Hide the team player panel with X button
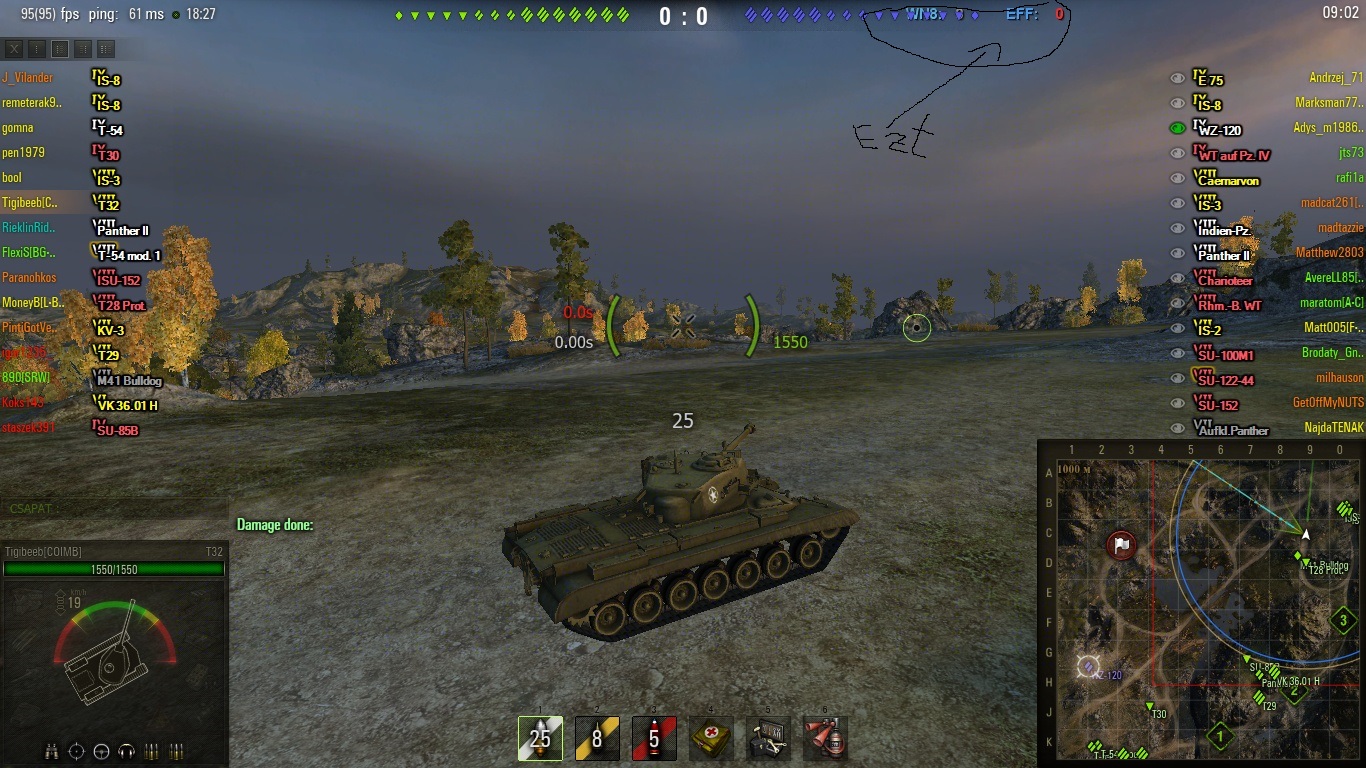Viewport: 1366px width, 768px height. [14, 48]
